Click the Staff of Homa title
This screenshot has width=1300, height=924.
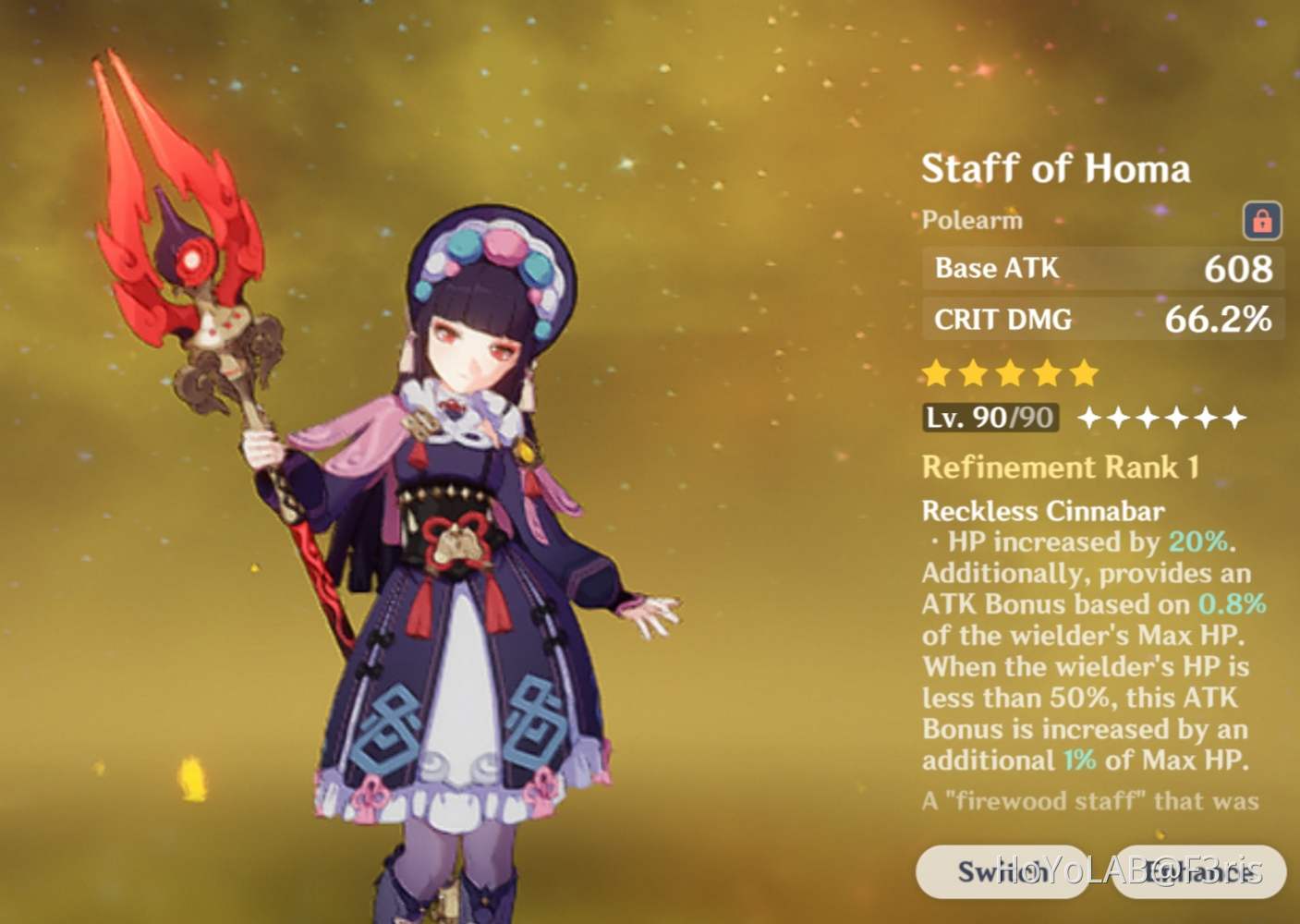point(1055,168)
